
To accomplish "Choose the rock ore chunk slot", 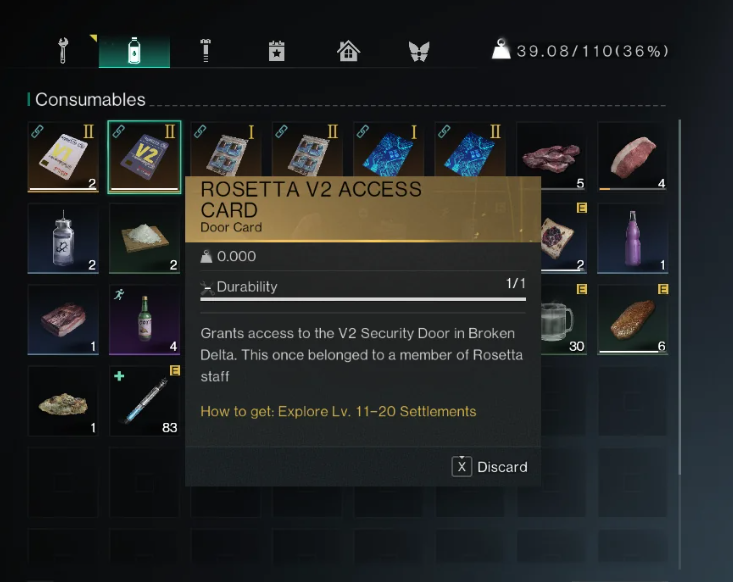I will 63,401.
